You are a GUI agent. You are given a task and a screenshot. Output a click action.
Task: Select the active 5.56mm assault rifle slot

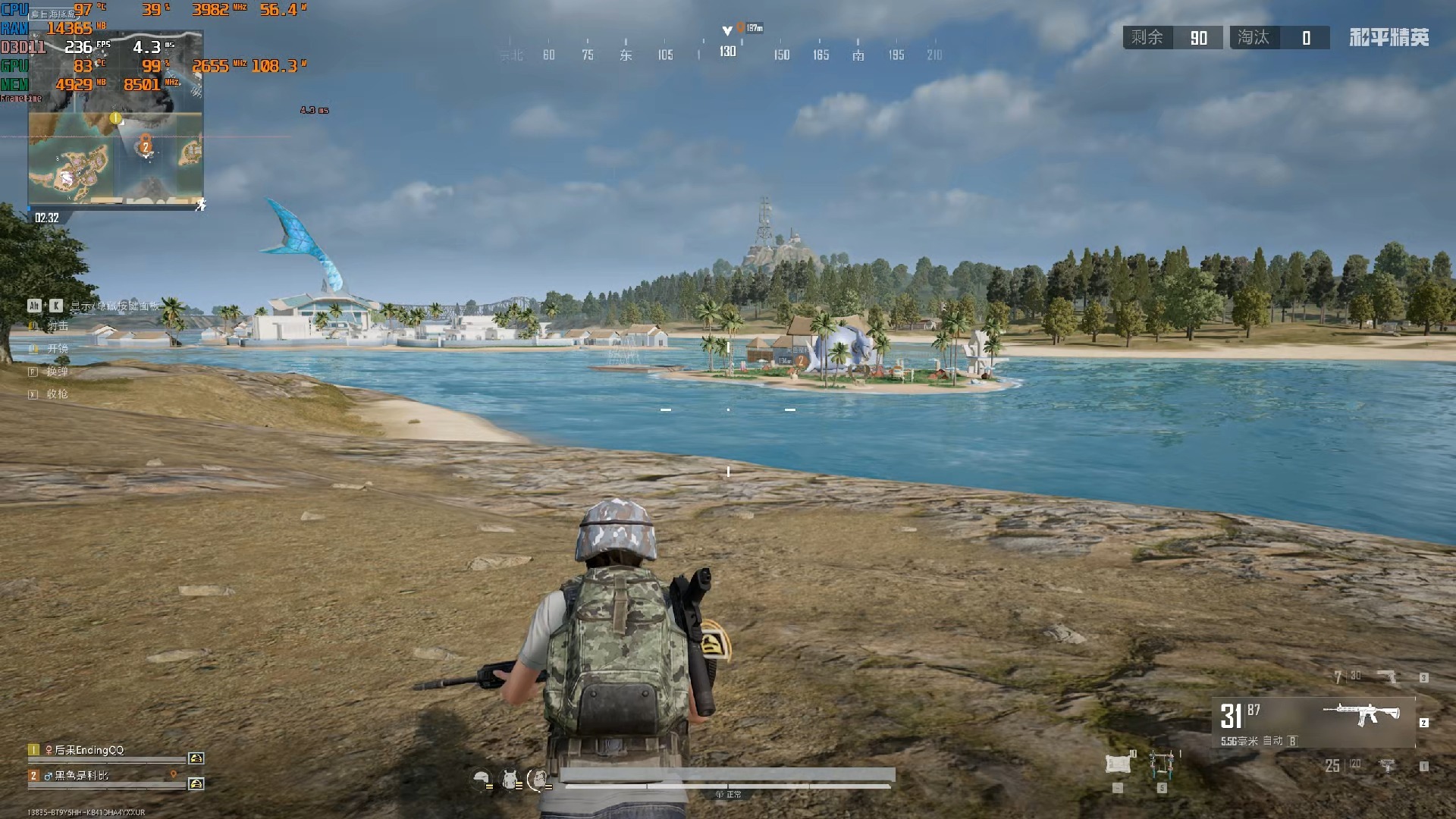pyautogui.click(x=1313, y=722)
